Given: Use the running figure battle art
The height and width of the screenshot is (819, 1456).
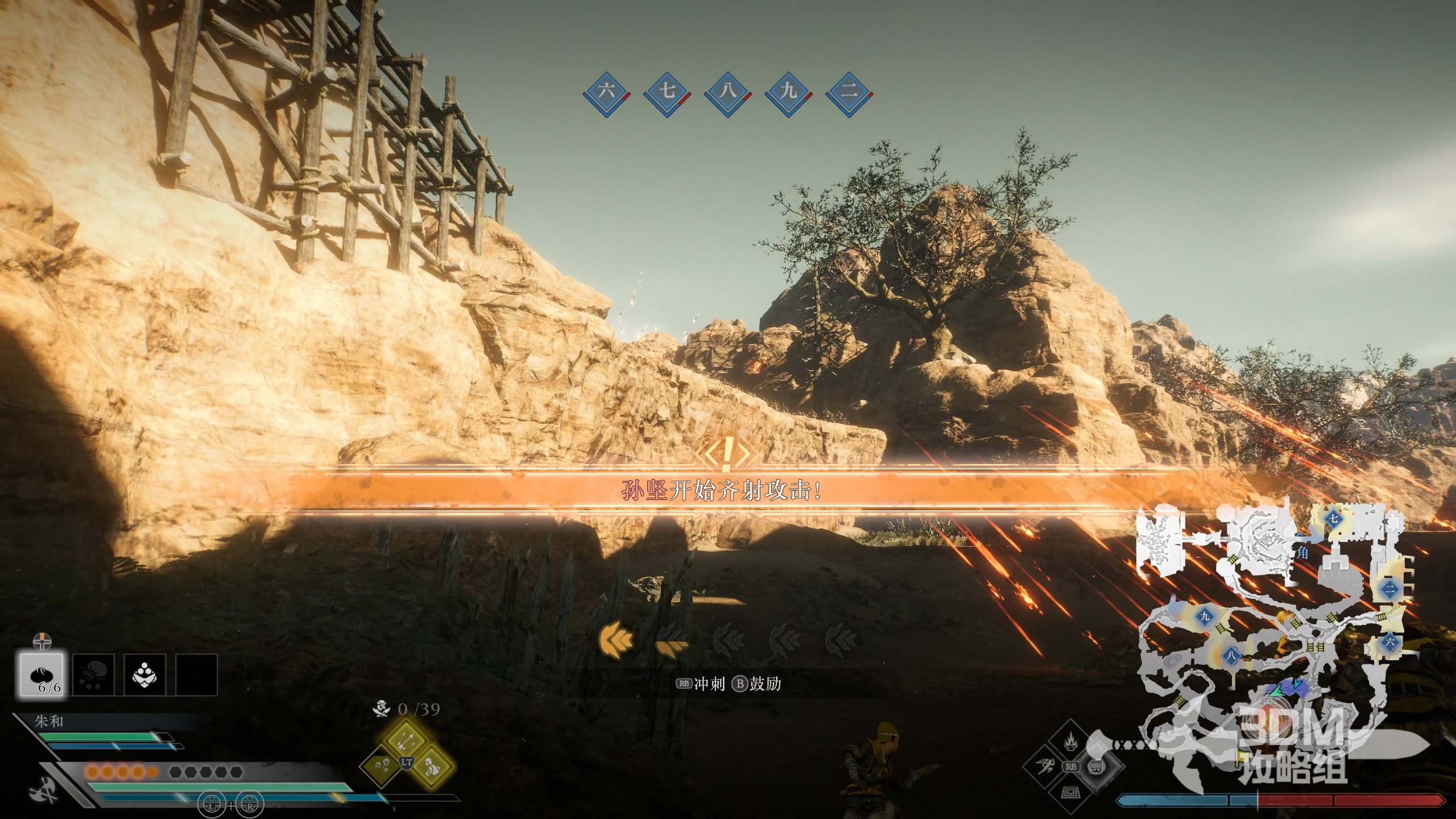Looking at the screenshot, I should pyautogui.click(x=1045, y=767).
